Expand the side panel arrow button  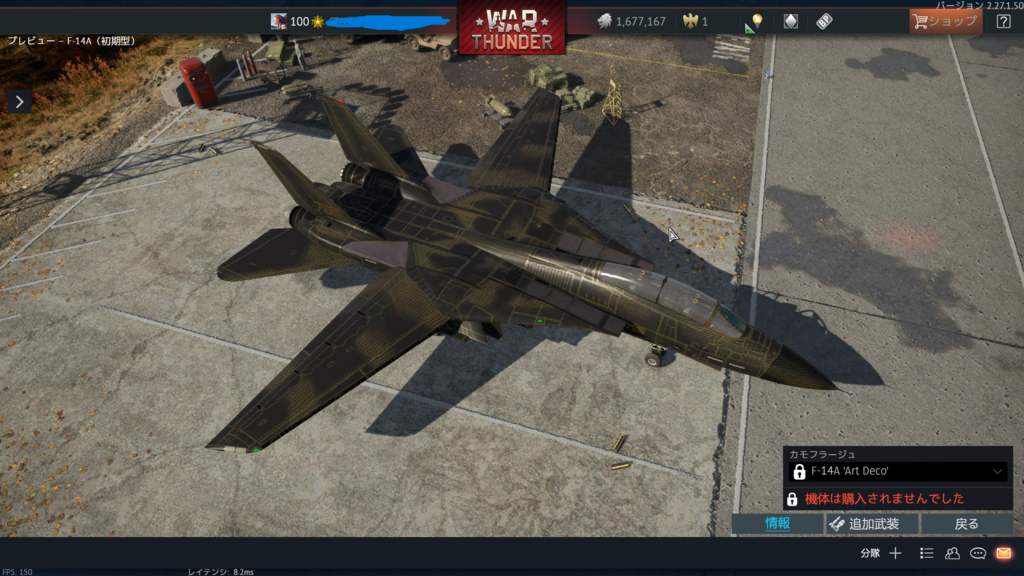coord(20,101)
